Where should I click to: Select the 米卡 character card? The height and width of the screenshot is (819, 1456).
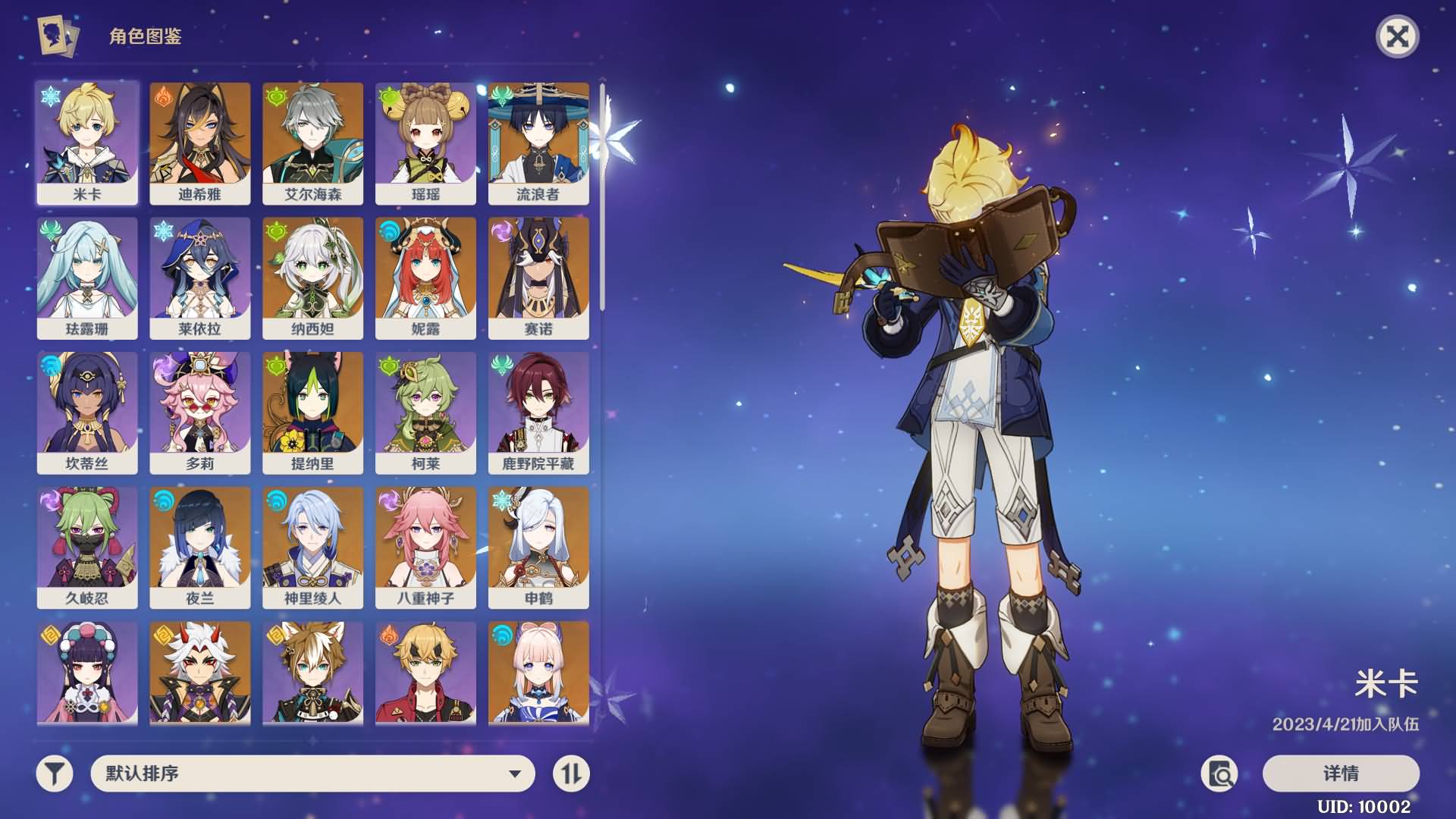click(87, 143)
